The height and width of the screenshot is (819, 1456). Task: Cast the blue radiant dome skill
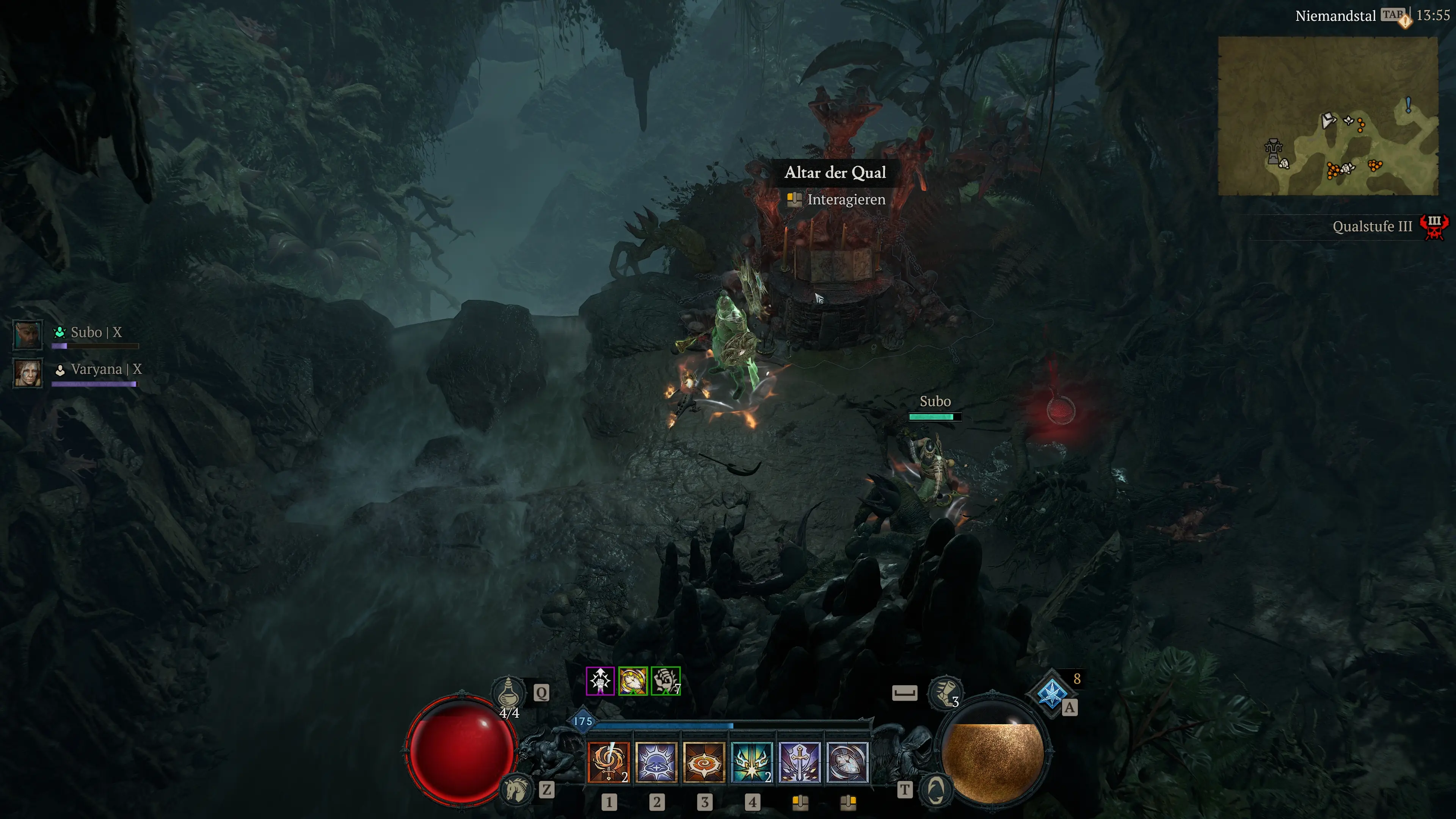pyautogui.click(x=656, y=762)
